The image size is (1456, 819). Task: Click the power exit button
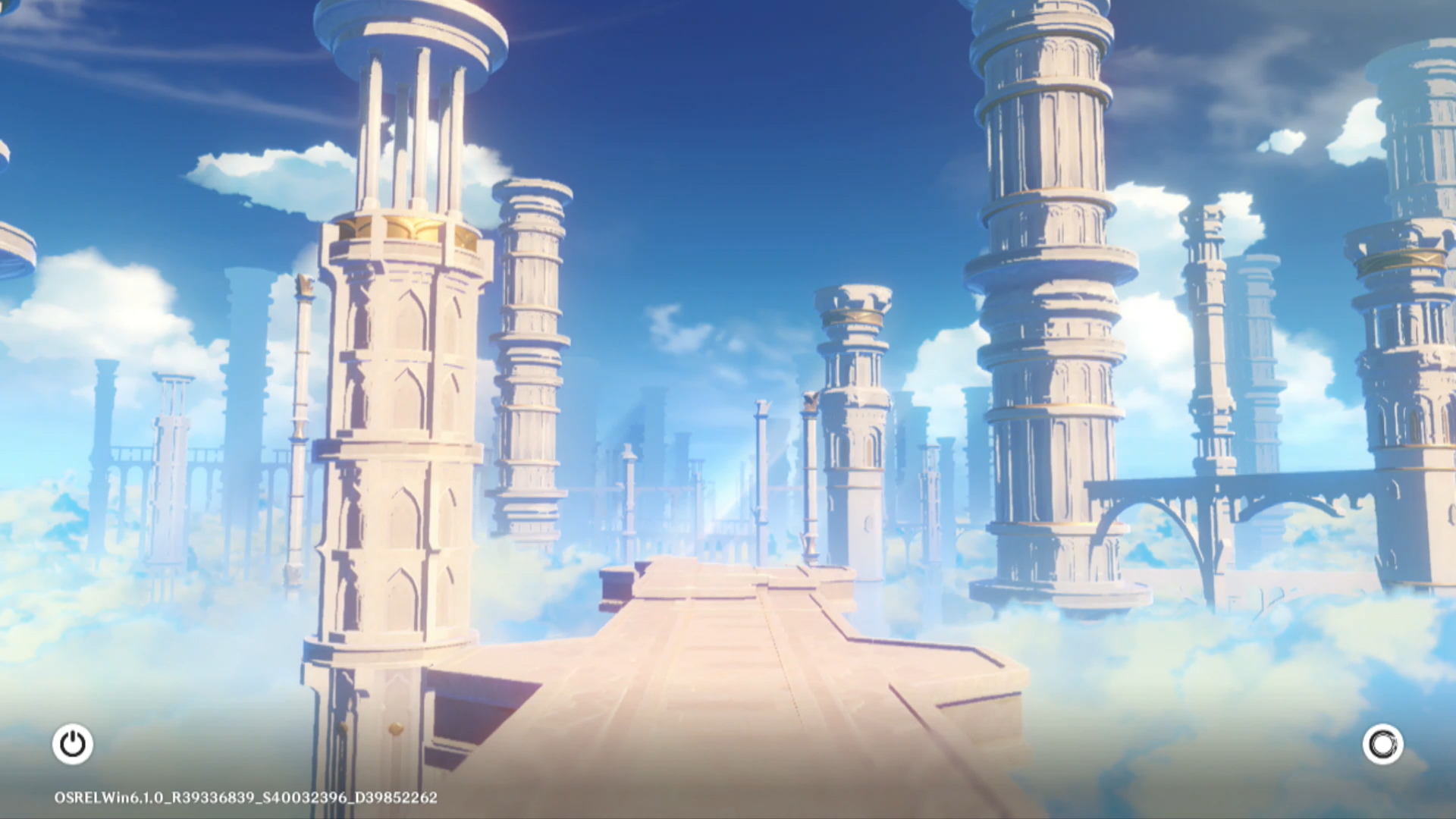(73, 744)
